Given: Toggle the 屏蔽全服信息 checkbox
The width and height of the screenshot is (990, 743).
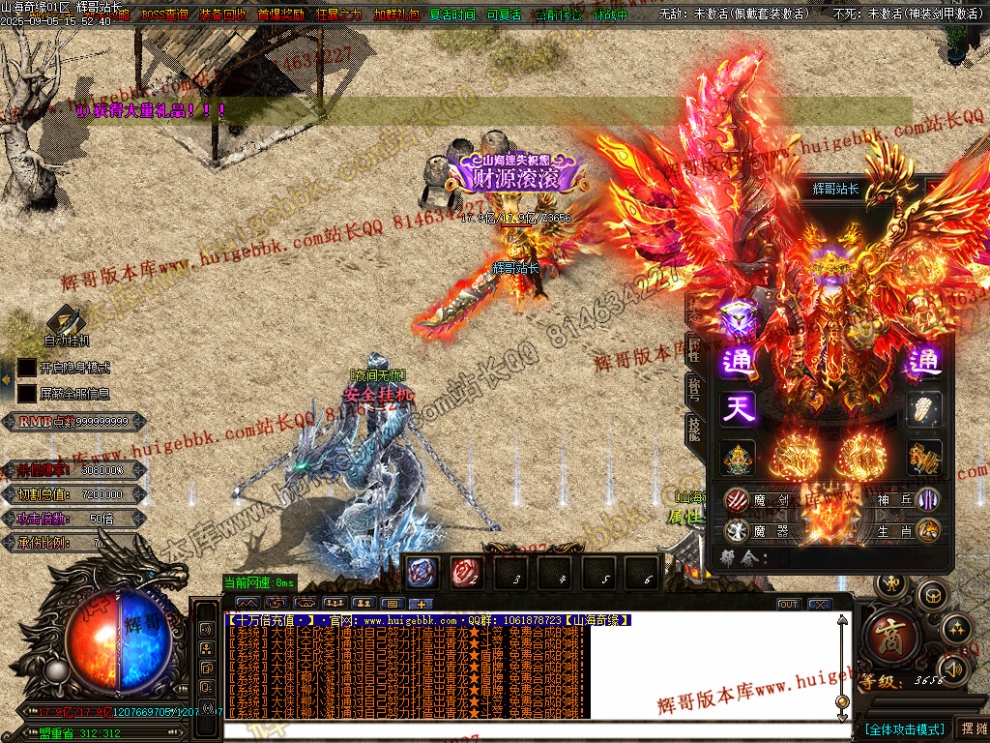Looking at the screenshot, I should (26, 394).
